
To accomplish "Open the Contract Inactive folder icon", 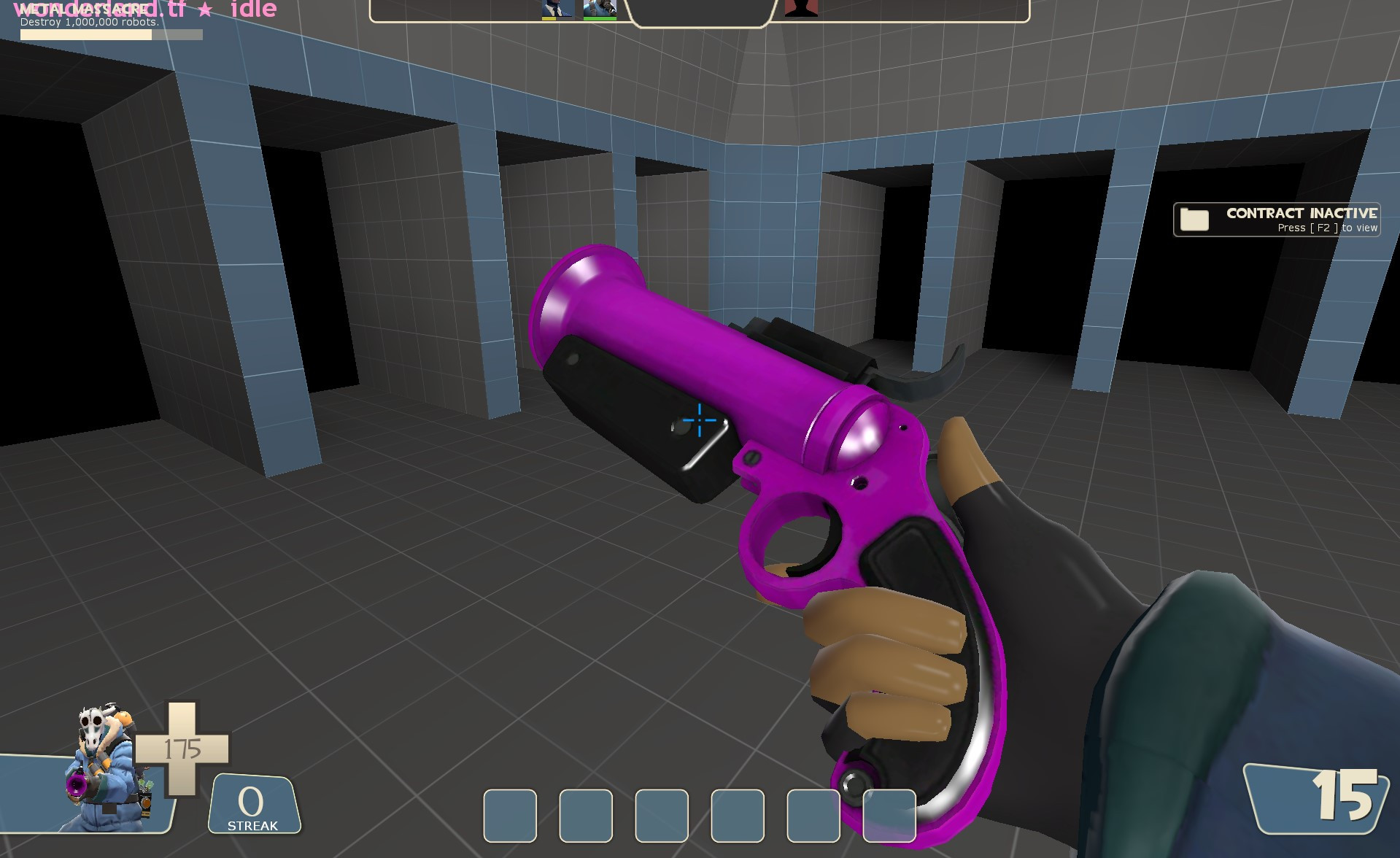I will (1194, 217).
